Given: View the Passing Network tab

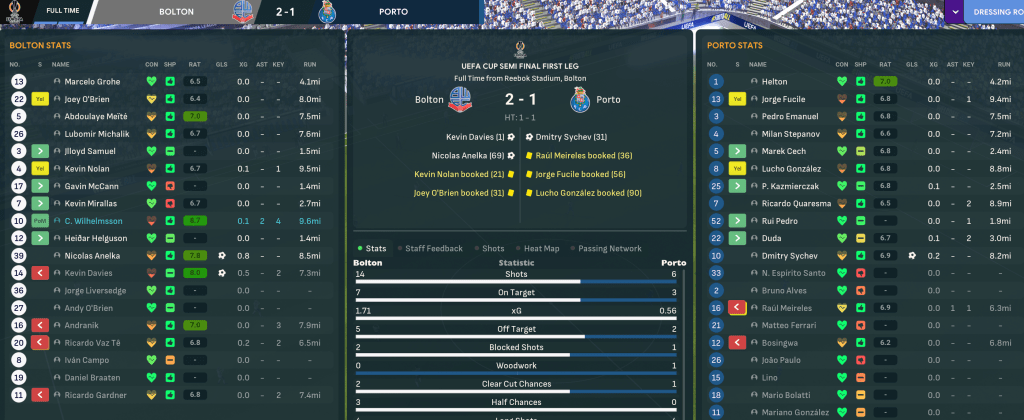Looking at the screenshot, I should click(610, 248).
